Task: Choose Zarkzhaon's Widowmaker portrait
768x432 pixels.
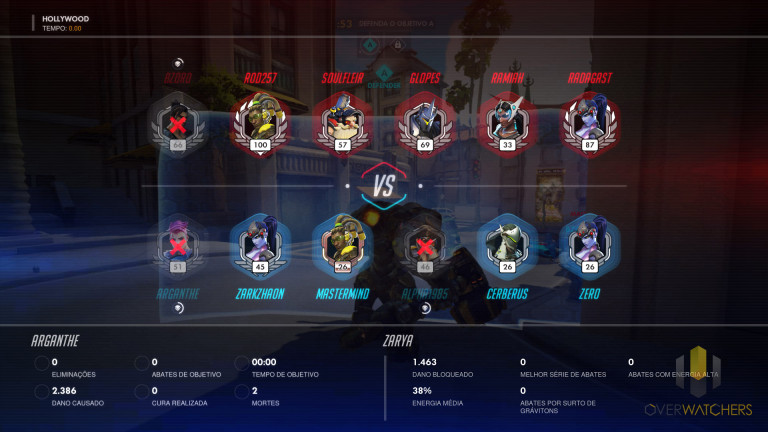Action: click(x=260, y=243)
